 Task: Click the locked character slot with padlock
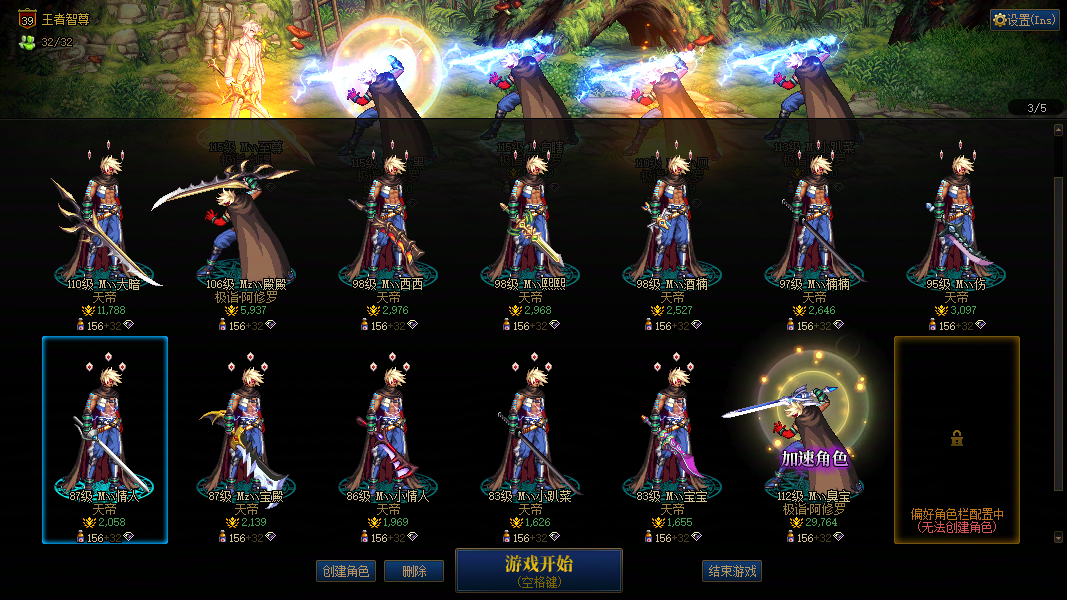point(957,439)
